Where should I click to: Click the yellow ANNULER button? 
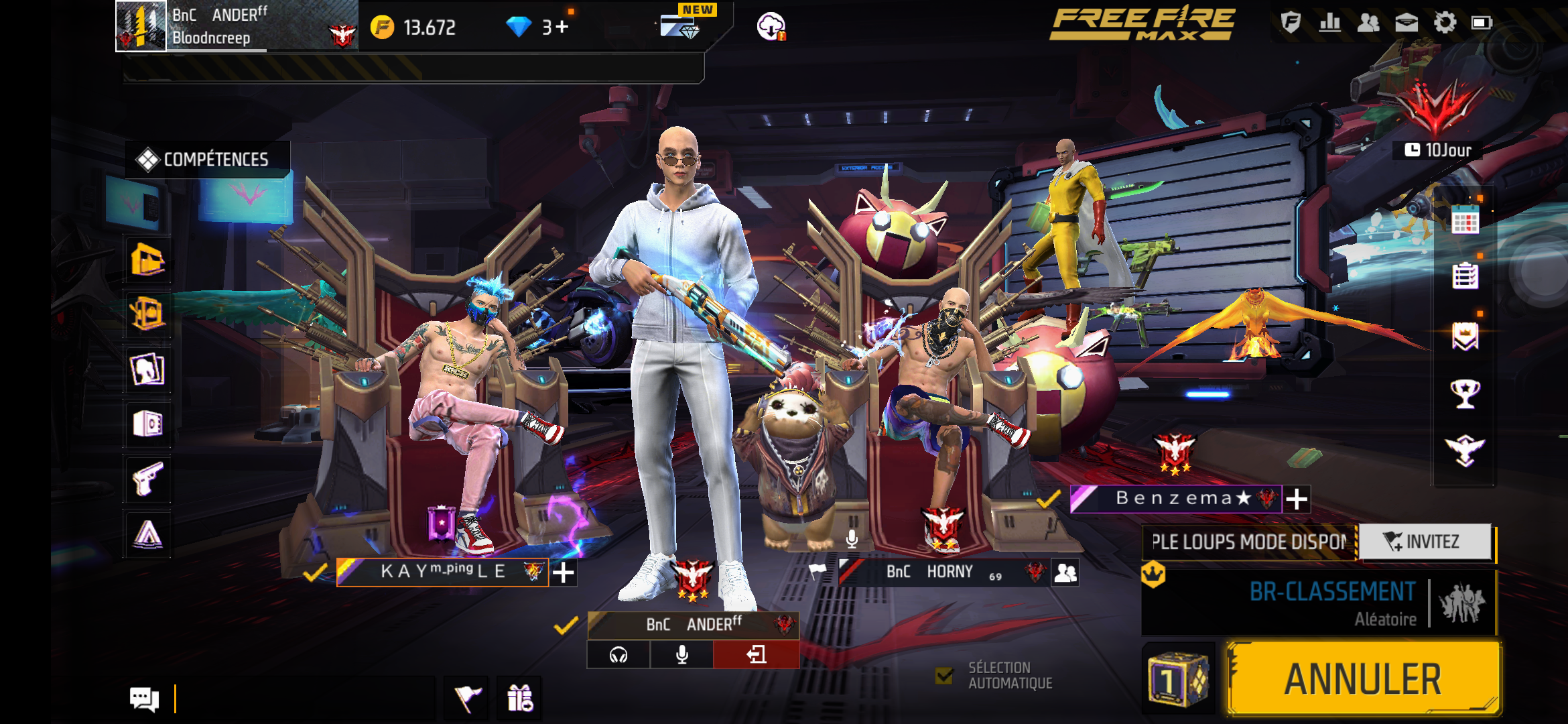tap(1363, 678)
